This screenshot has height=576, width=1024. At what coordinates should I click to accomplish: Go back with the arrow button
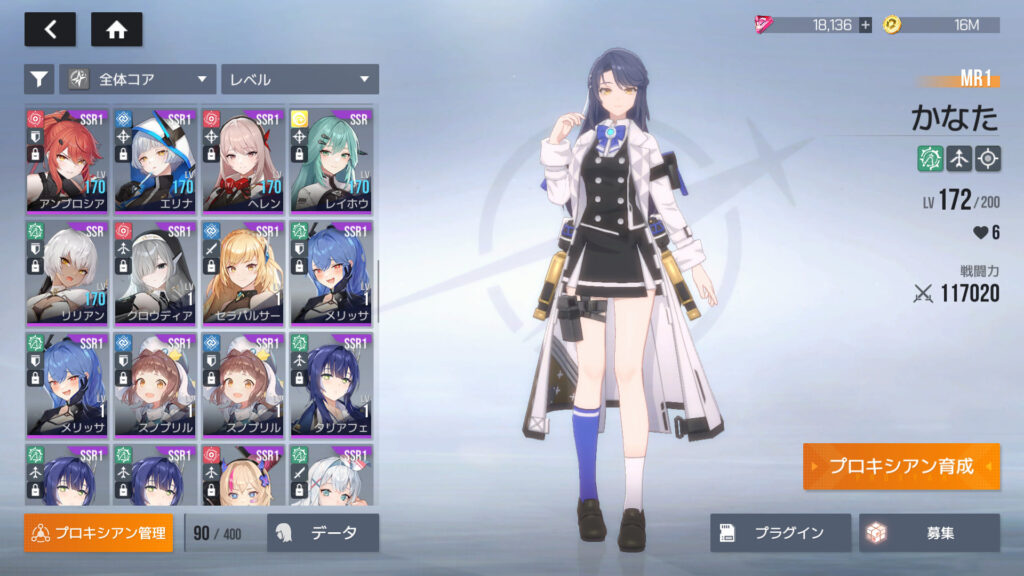tap(50, 30)
